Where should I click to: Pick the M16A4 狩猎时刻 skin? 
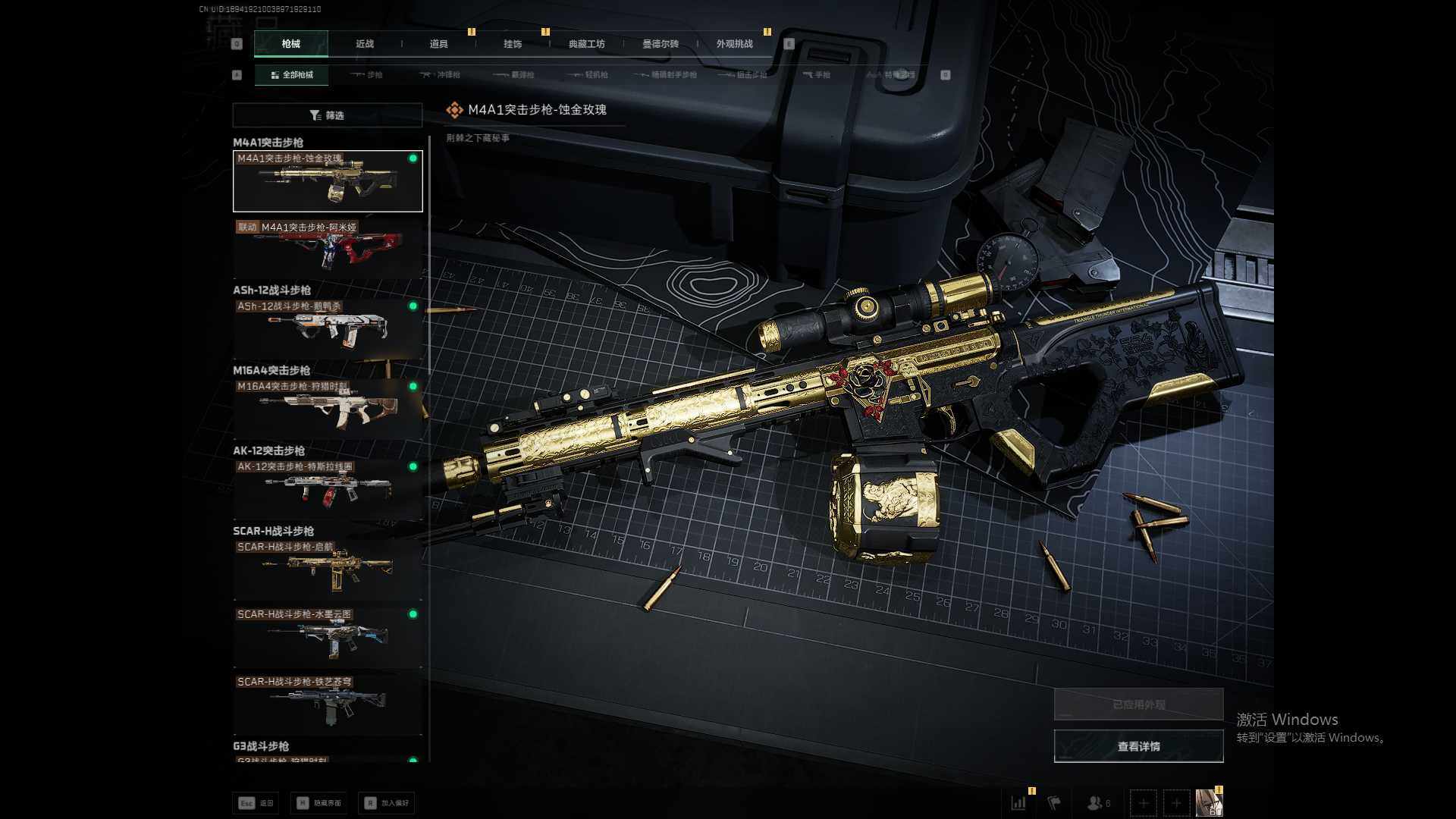click(x=328, y=409)
